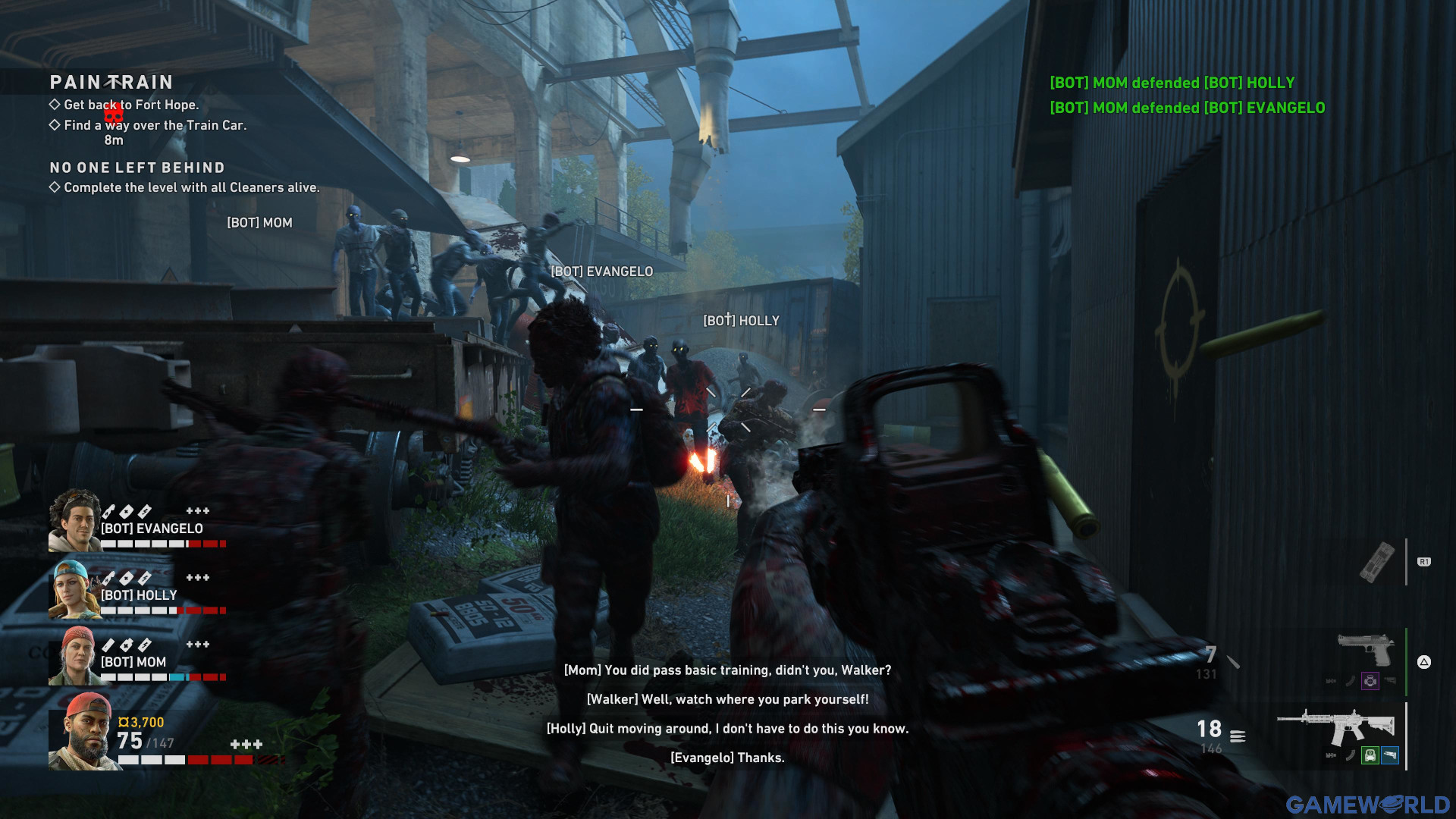Inspect the blue attachment icon under the rifle
This screenshot has width=1456, height=819.
pos(1390,755)
